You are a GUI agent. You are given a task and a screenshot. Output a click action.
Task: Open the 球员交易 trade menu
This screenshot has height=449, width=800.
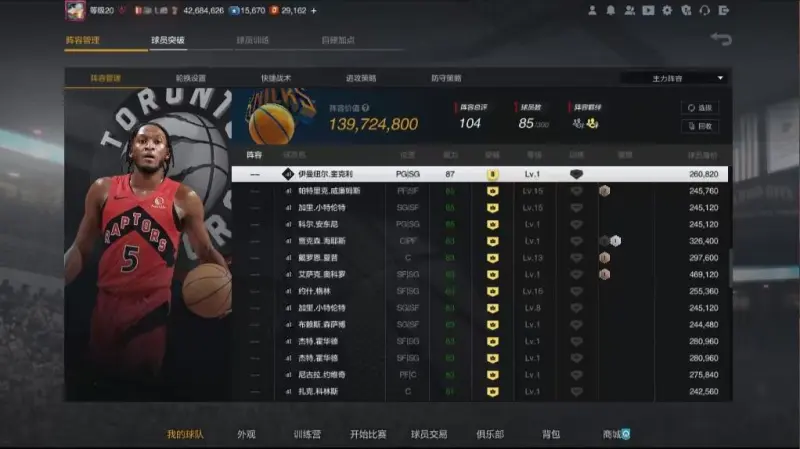click(x=429, y=435)
